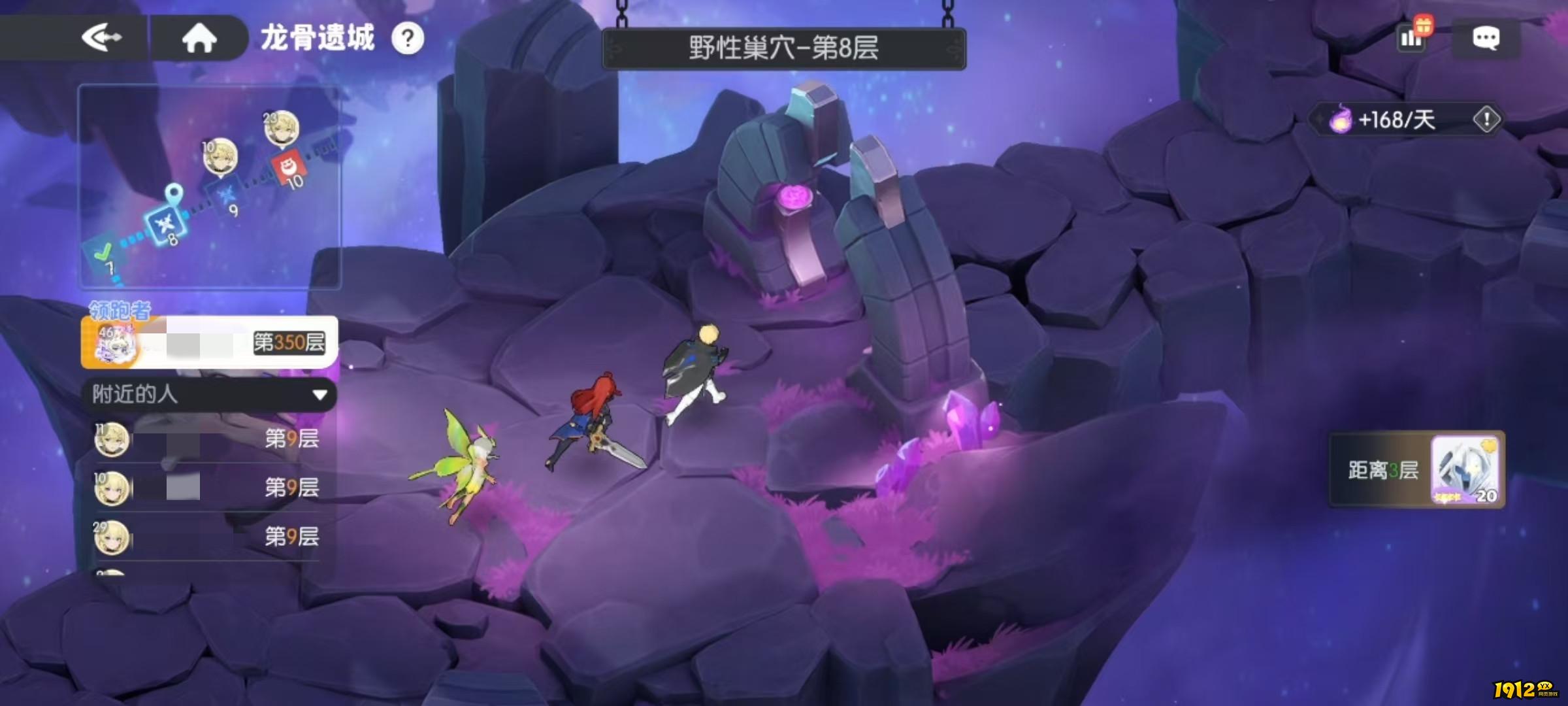Click the level 29 player avatar on minimap
Screen dimensions: 1568x706
281,127
